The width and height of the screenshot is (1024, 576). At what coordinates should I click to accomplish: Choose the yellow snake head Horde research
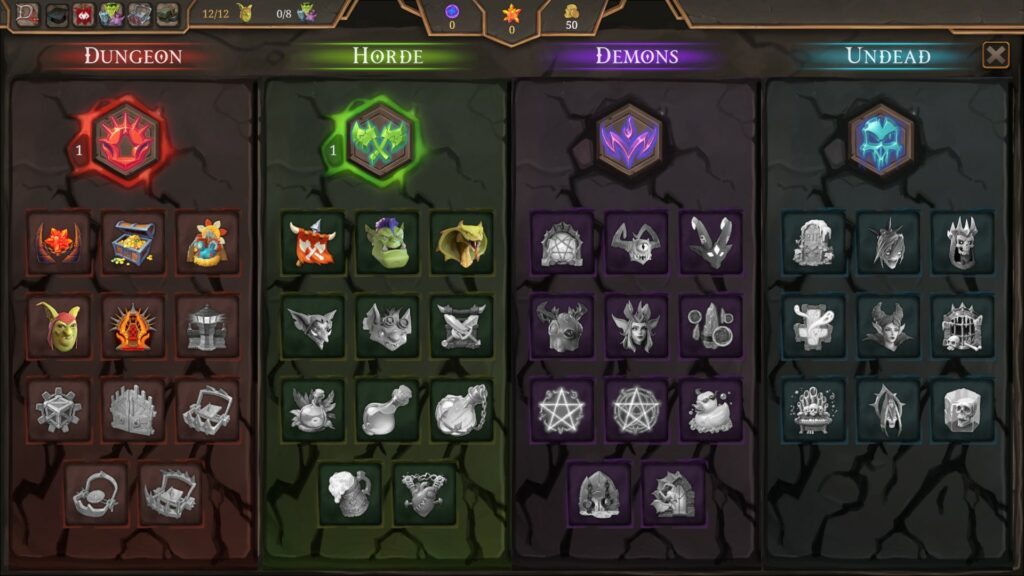[x=461, y=242]
